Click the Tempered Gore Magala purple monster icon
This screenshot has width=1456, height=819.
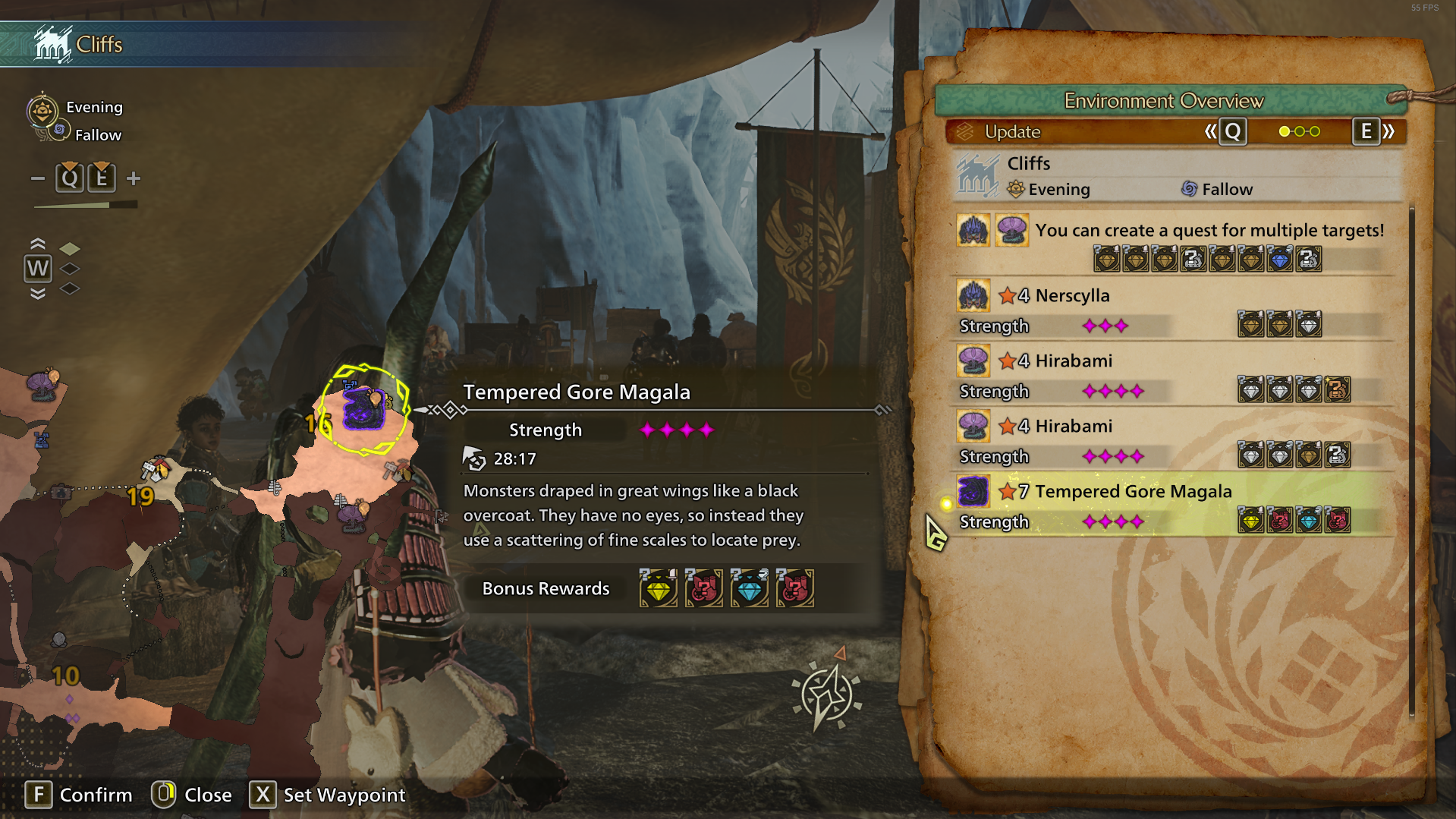(973, 492)
